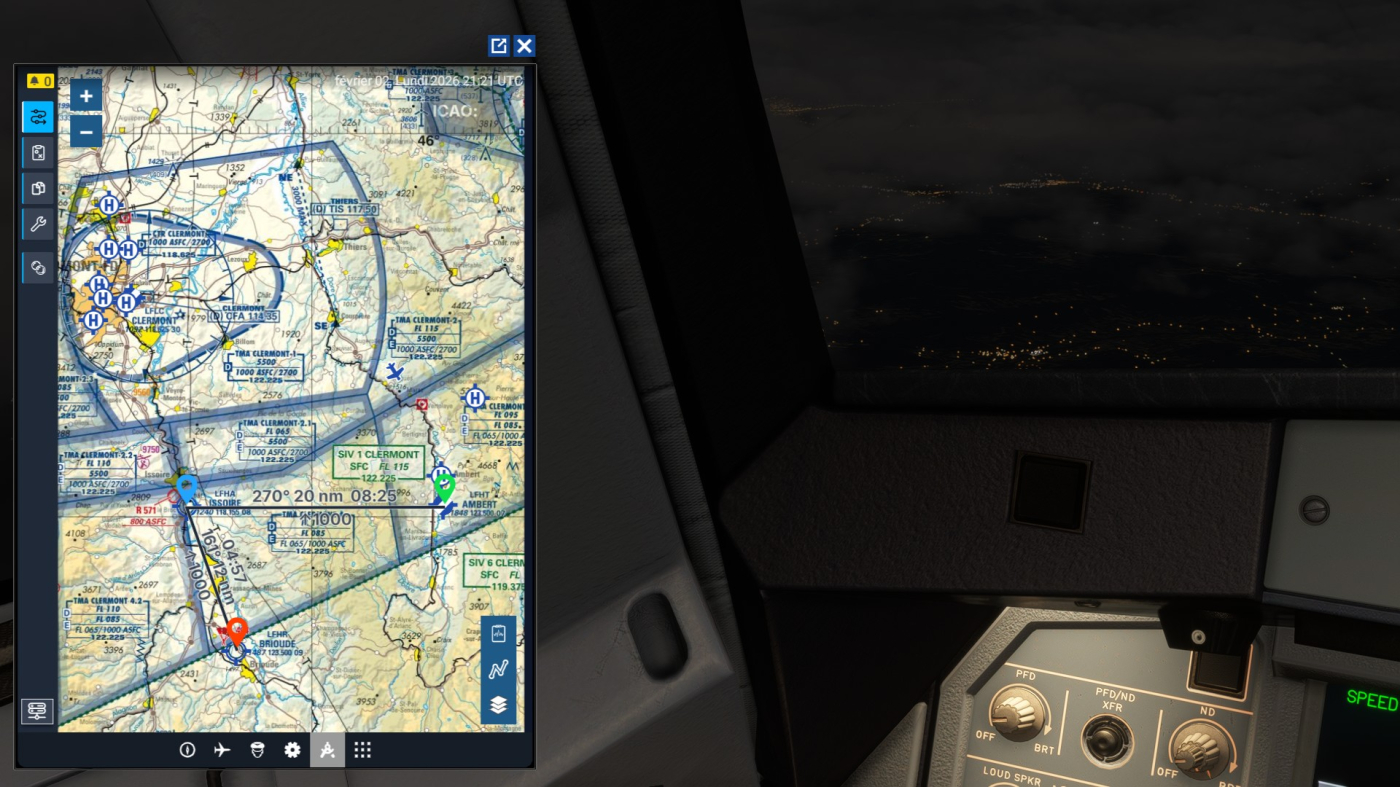Toggle the headset icon in bottom toolbar
The width and height of the screenshot is (1400, 787).
pyautogui.click(x=257, y=749)
